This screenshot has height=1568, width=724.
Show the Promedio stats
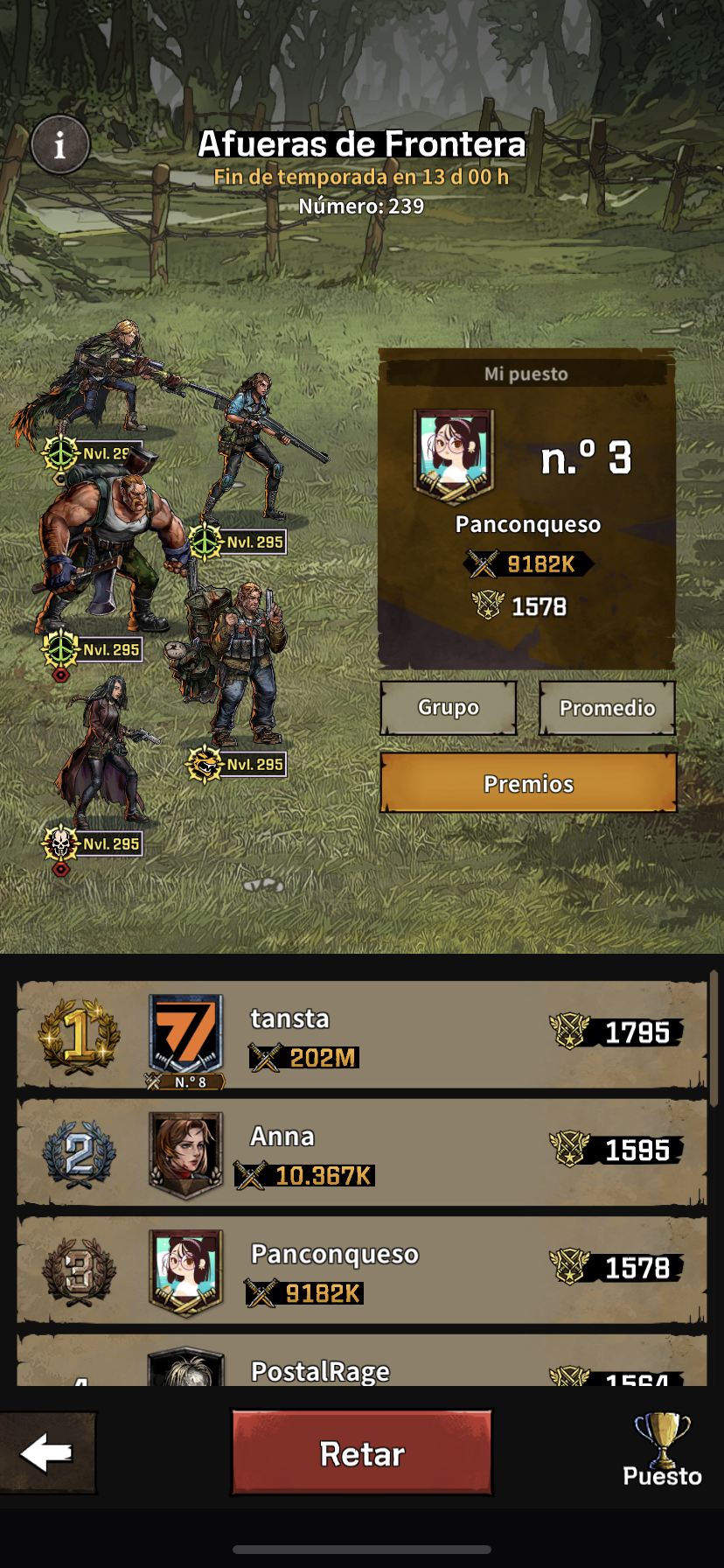click(607, 707)
